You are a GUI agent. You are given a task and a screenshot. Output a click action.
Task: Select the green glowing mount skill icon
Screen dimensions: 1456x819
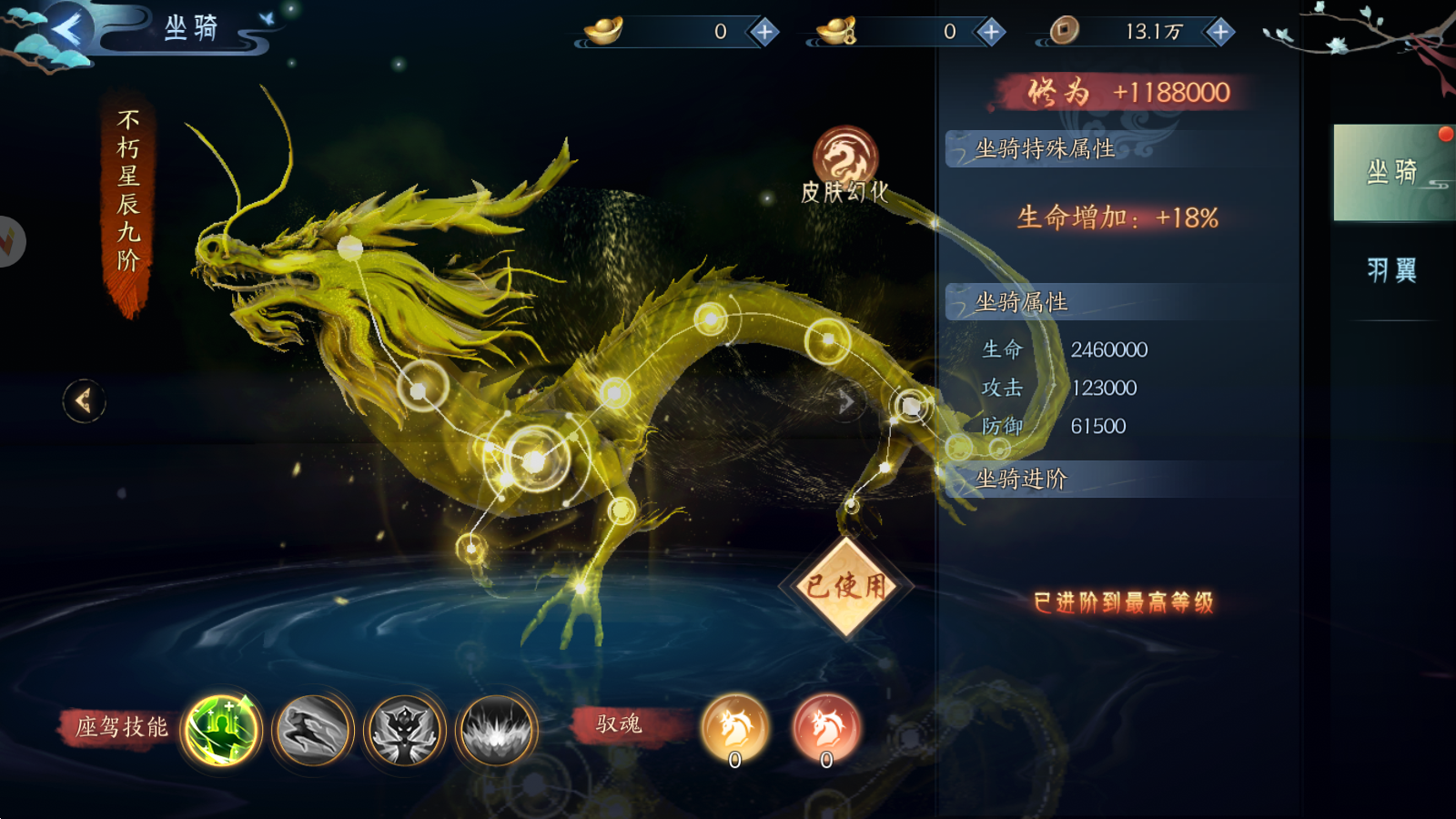(x=221, y=730)
